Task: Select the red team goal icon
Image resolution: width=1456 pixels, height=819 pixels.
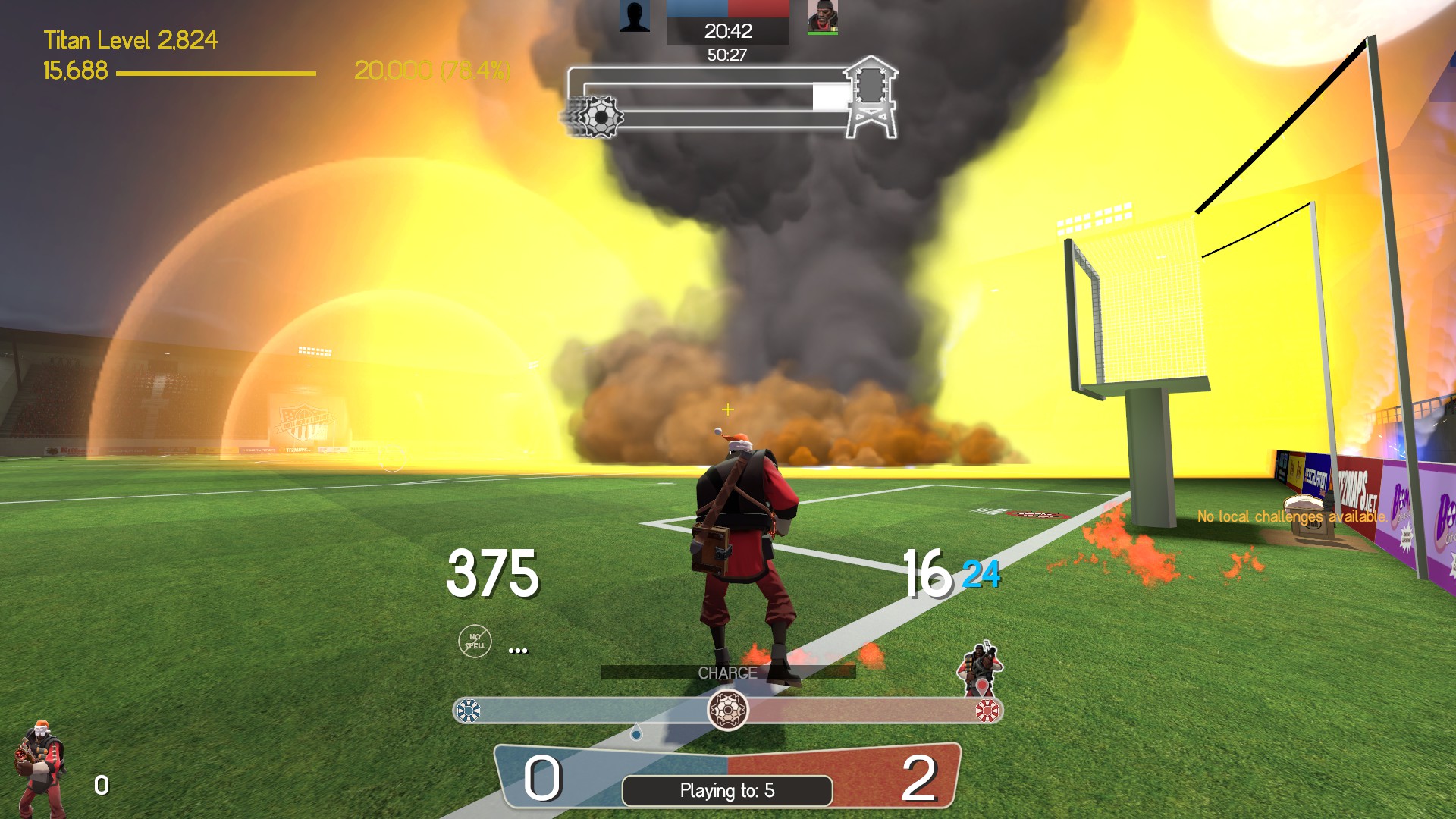Action: (x=987, y=711)
